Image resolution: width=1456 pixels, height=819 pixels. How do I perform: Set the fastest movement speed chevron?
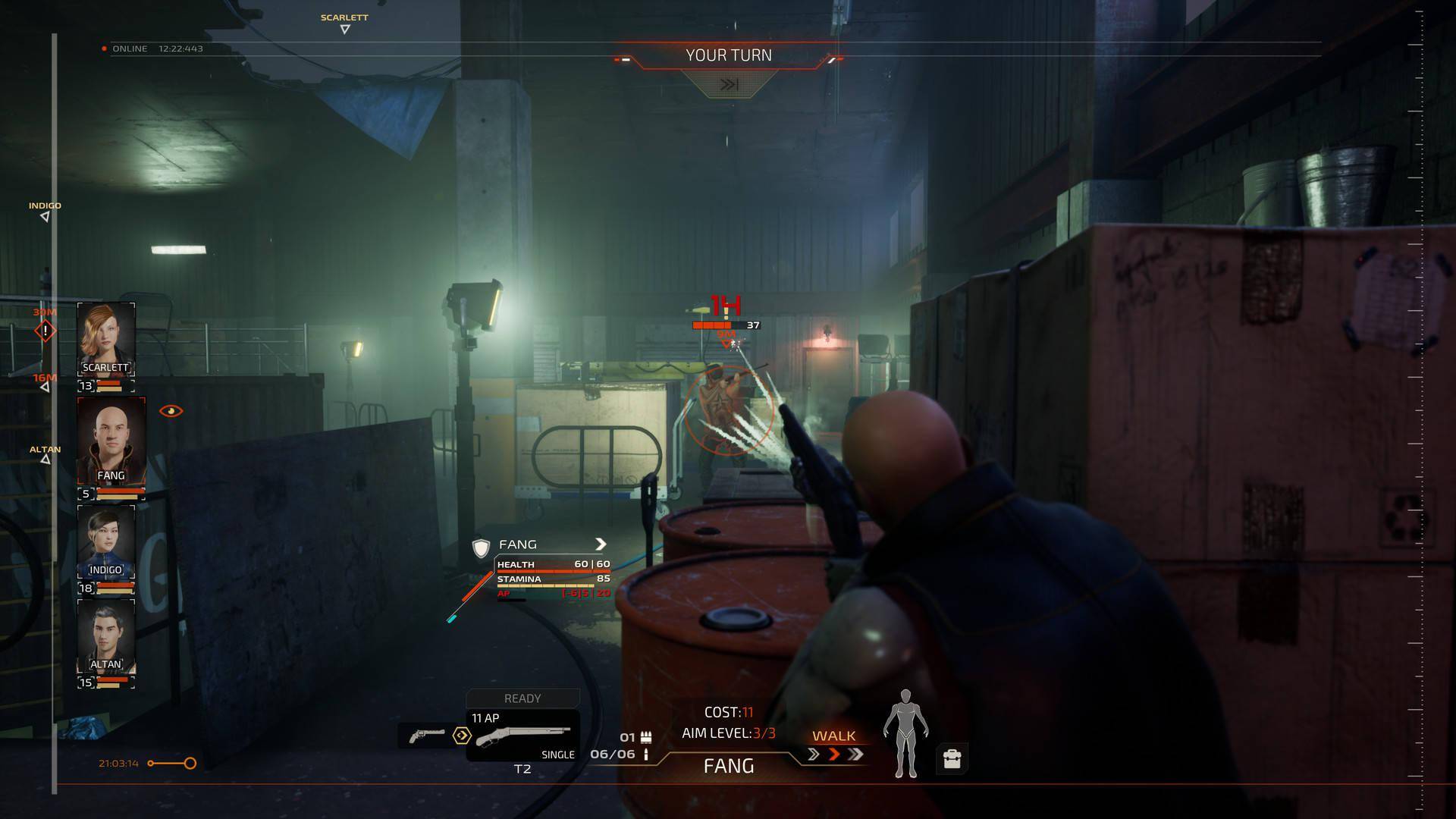855,755
